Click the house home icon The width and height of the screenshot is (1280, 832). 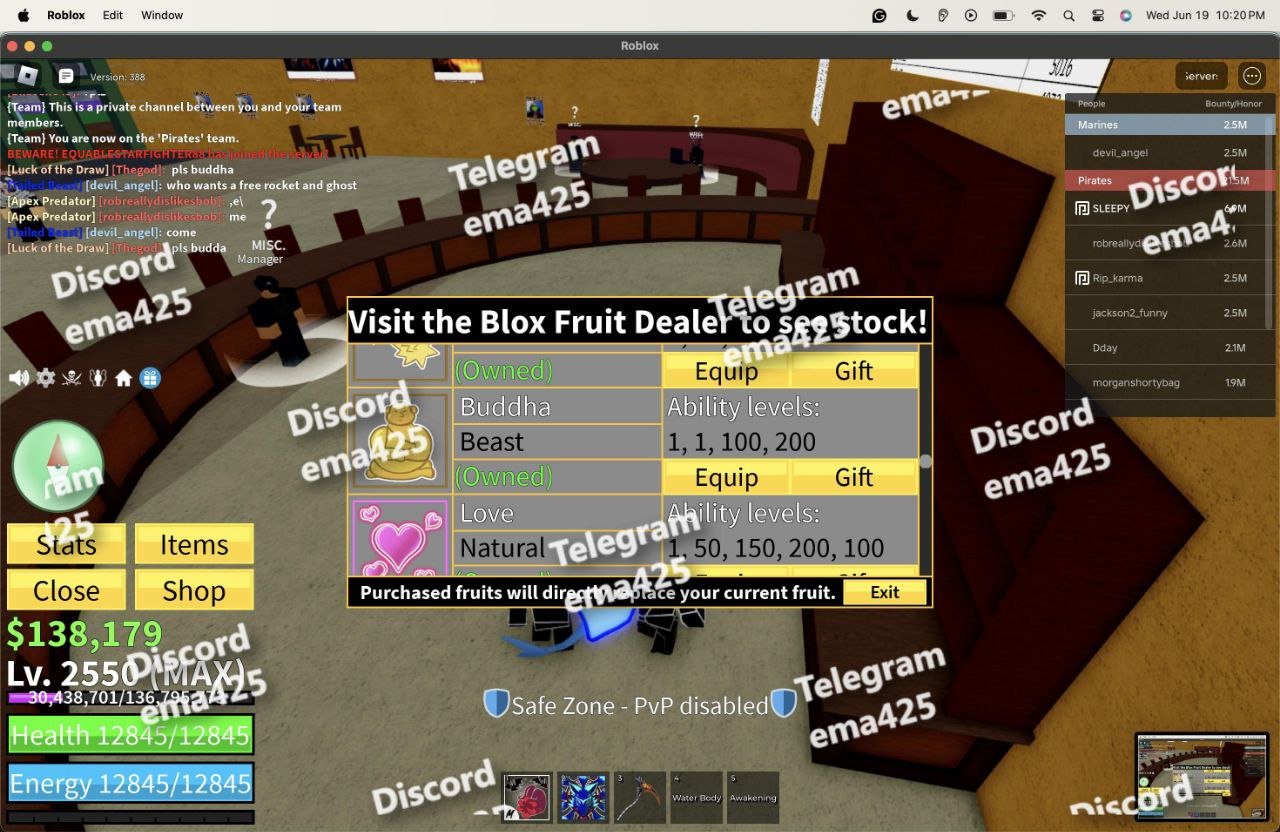124,378
